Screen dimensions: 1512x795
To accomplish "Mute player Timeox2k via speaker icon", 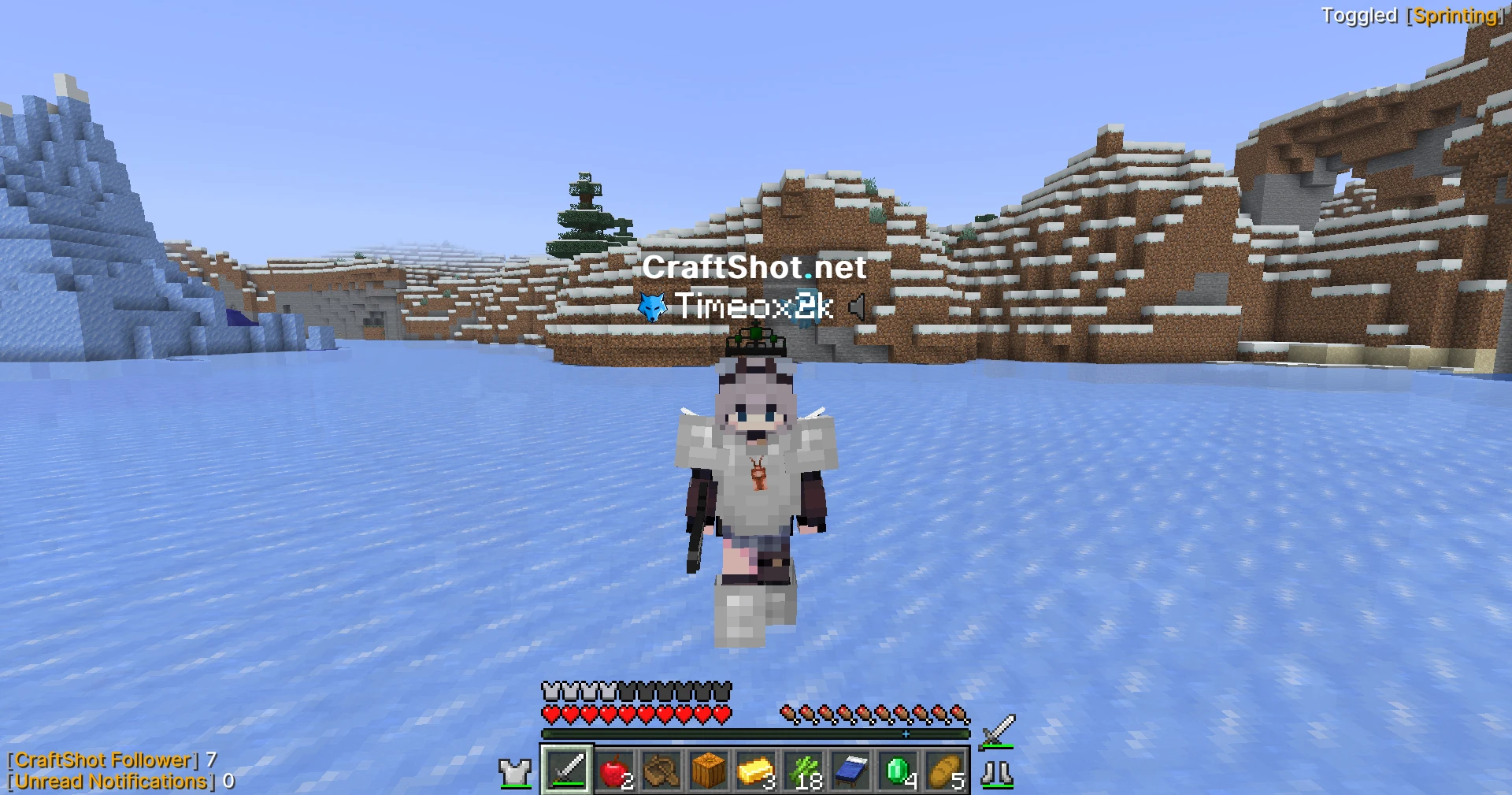I will [858, 308].
